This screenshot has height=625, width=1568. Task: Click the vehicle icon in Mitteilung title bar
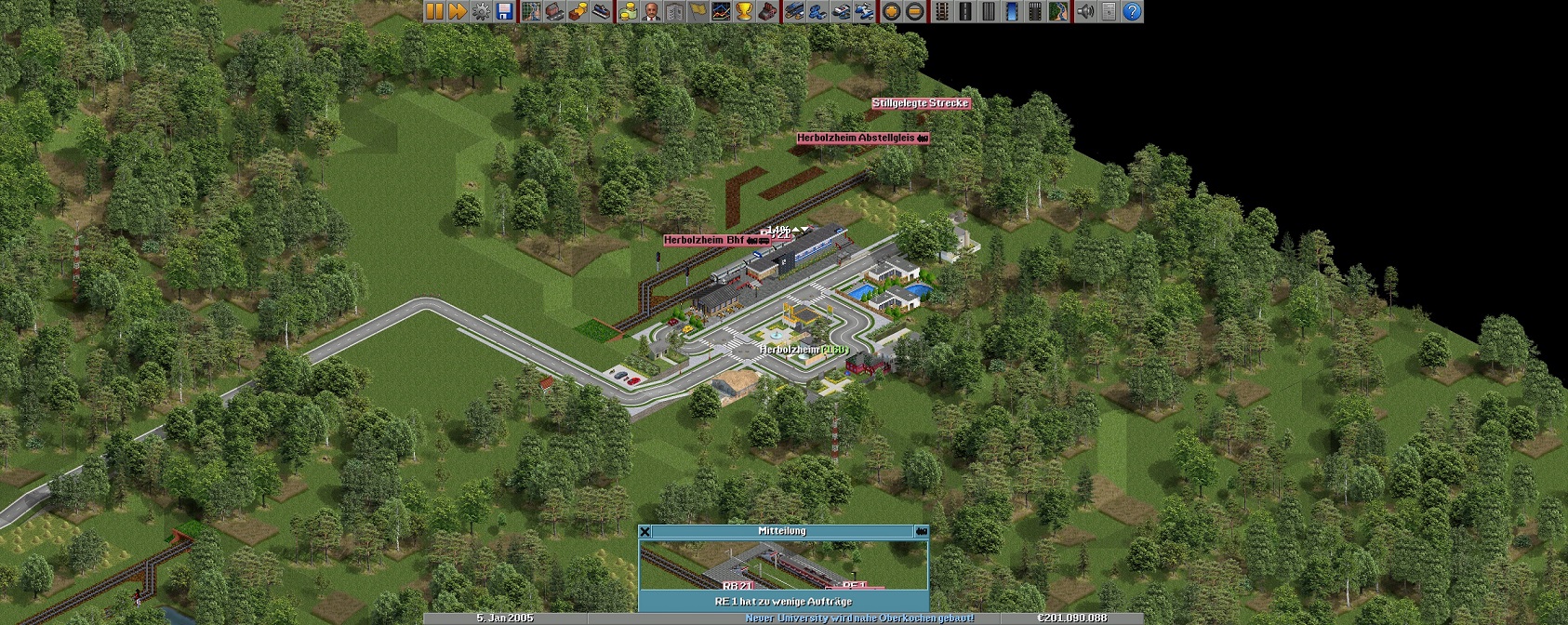(x=921, y=531)
